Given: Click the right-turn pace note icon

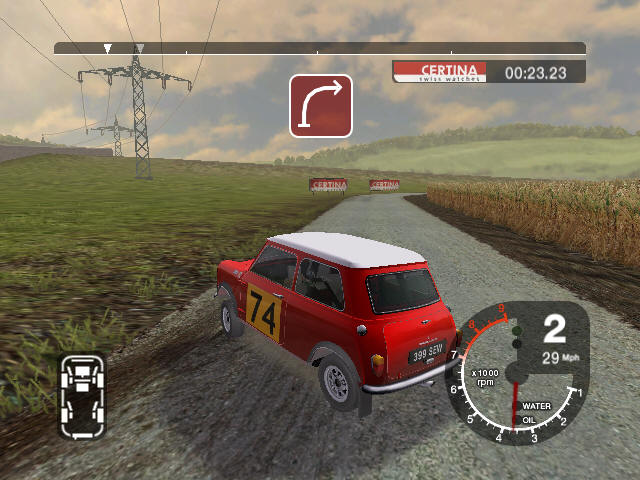Looking at the screenshot, I should (321, 105).
